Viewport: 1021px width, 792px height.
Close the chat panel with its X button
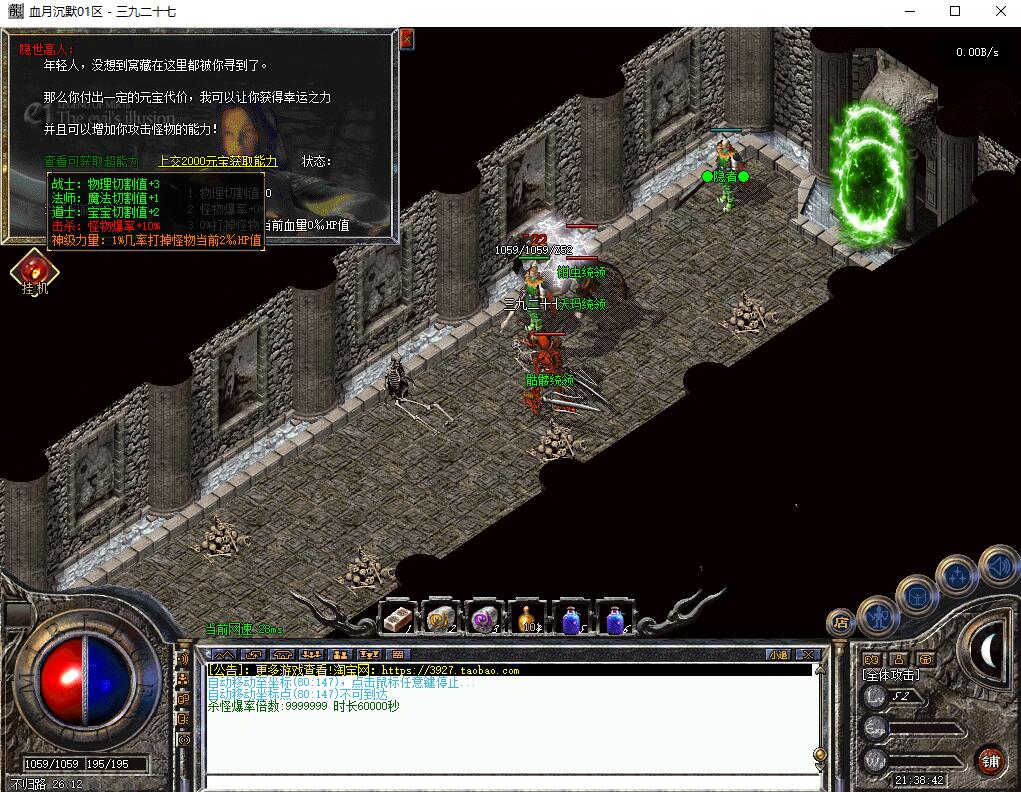pyautogui.click(x=809, y=655)
